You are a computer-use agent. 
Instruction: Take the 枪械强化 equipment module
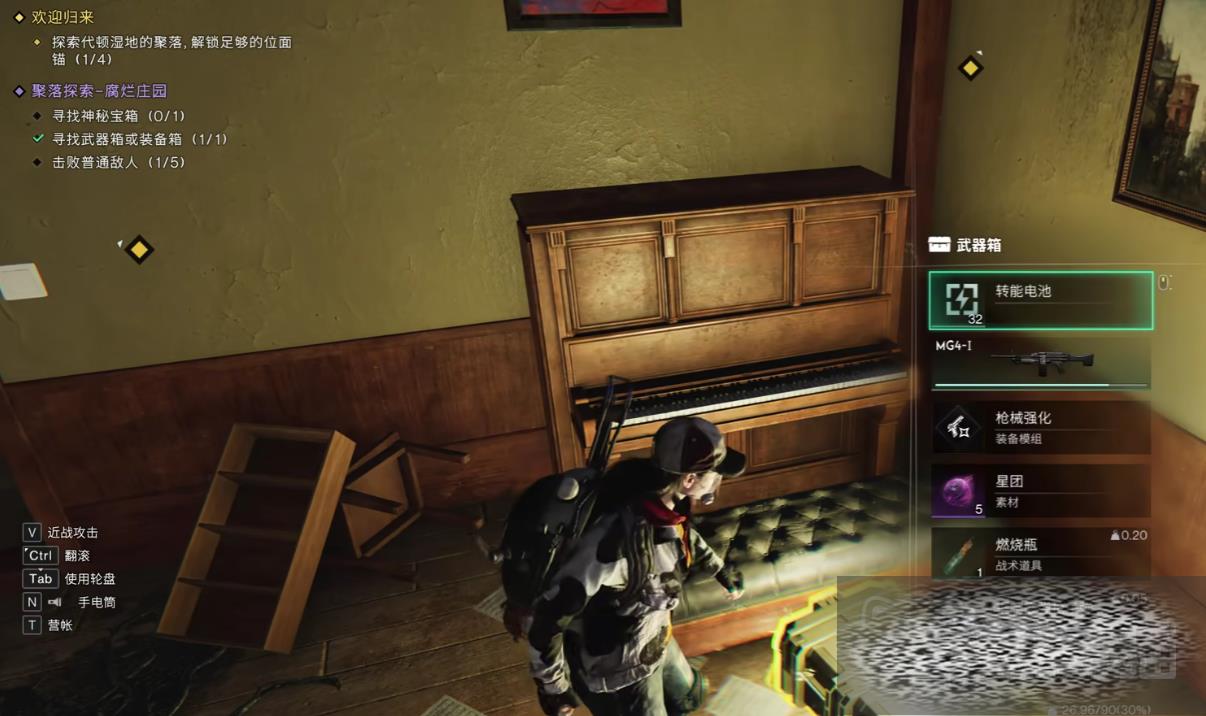click(x=1040, y=427)
